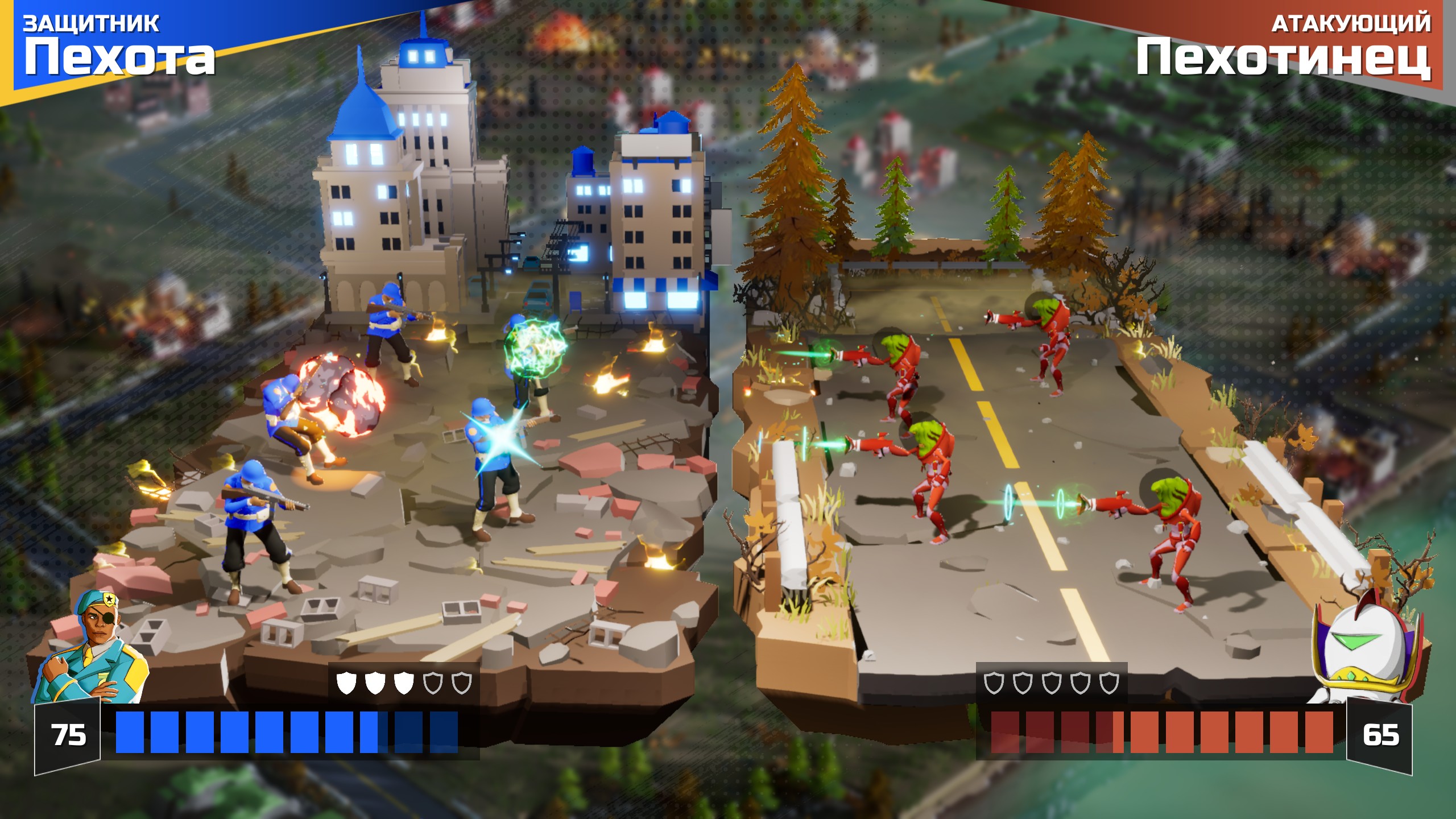Click the defender commander portrait with eyepatch
Viewport: 1456px width, 819px height.
pyautogui.click(x=92, y=648)
